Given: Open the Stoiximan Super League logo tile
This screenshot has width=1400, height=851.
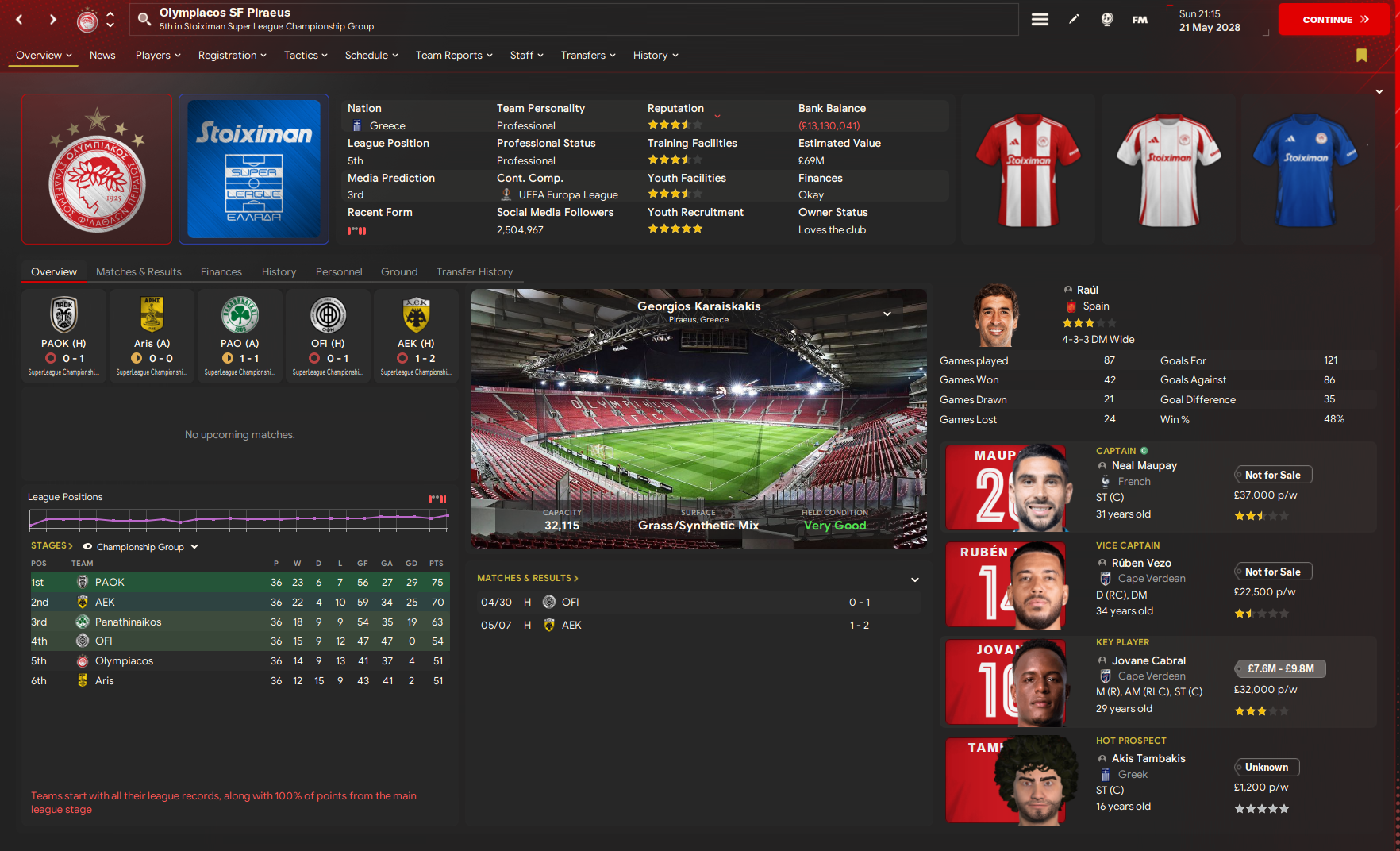Looking at the screenshot, I should click(254, 168).
